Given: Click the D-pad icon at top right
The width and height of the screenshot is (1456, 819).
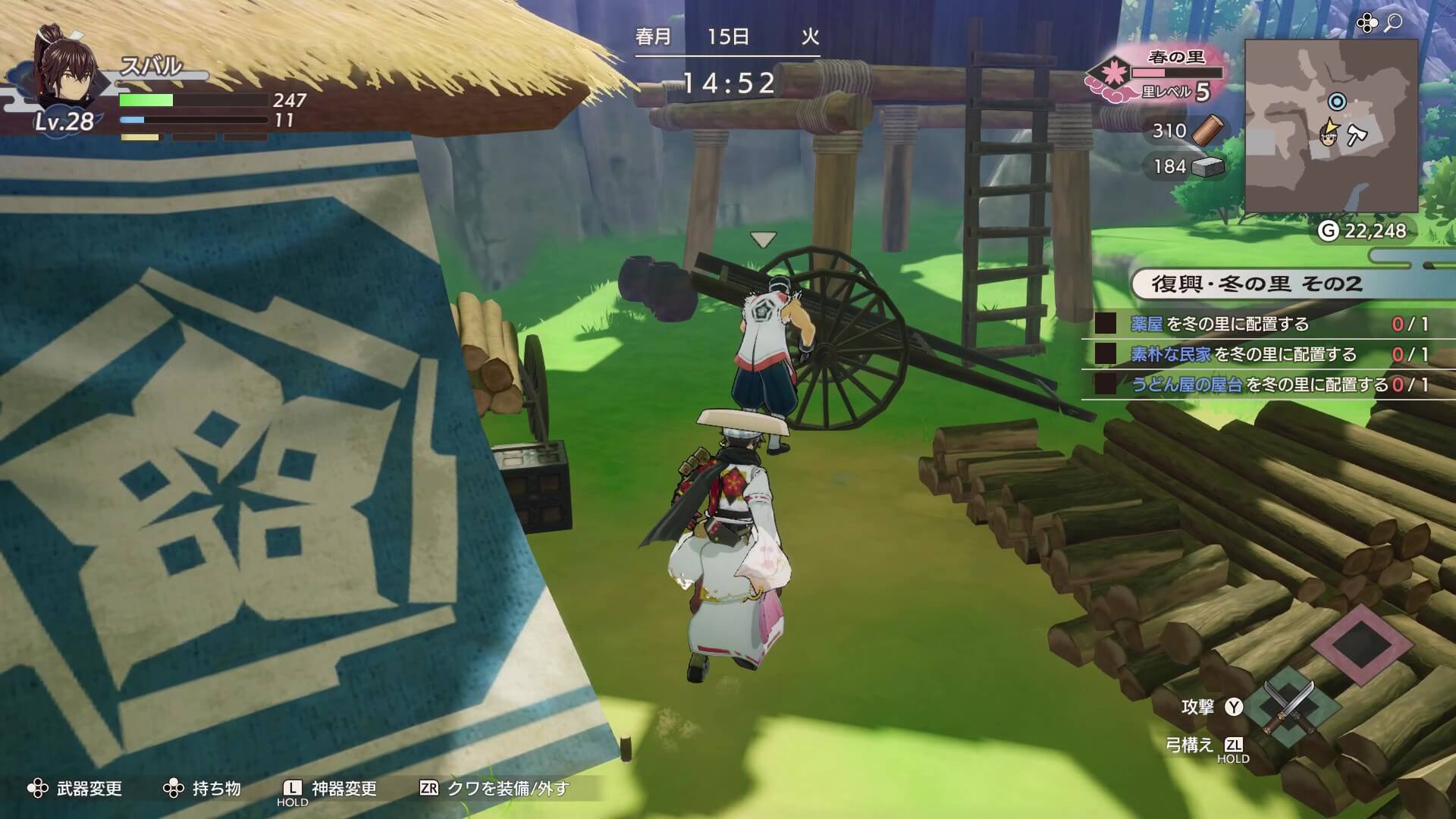Looking at the screenshot, I should pyautogui.click(x=1366, y=23).
